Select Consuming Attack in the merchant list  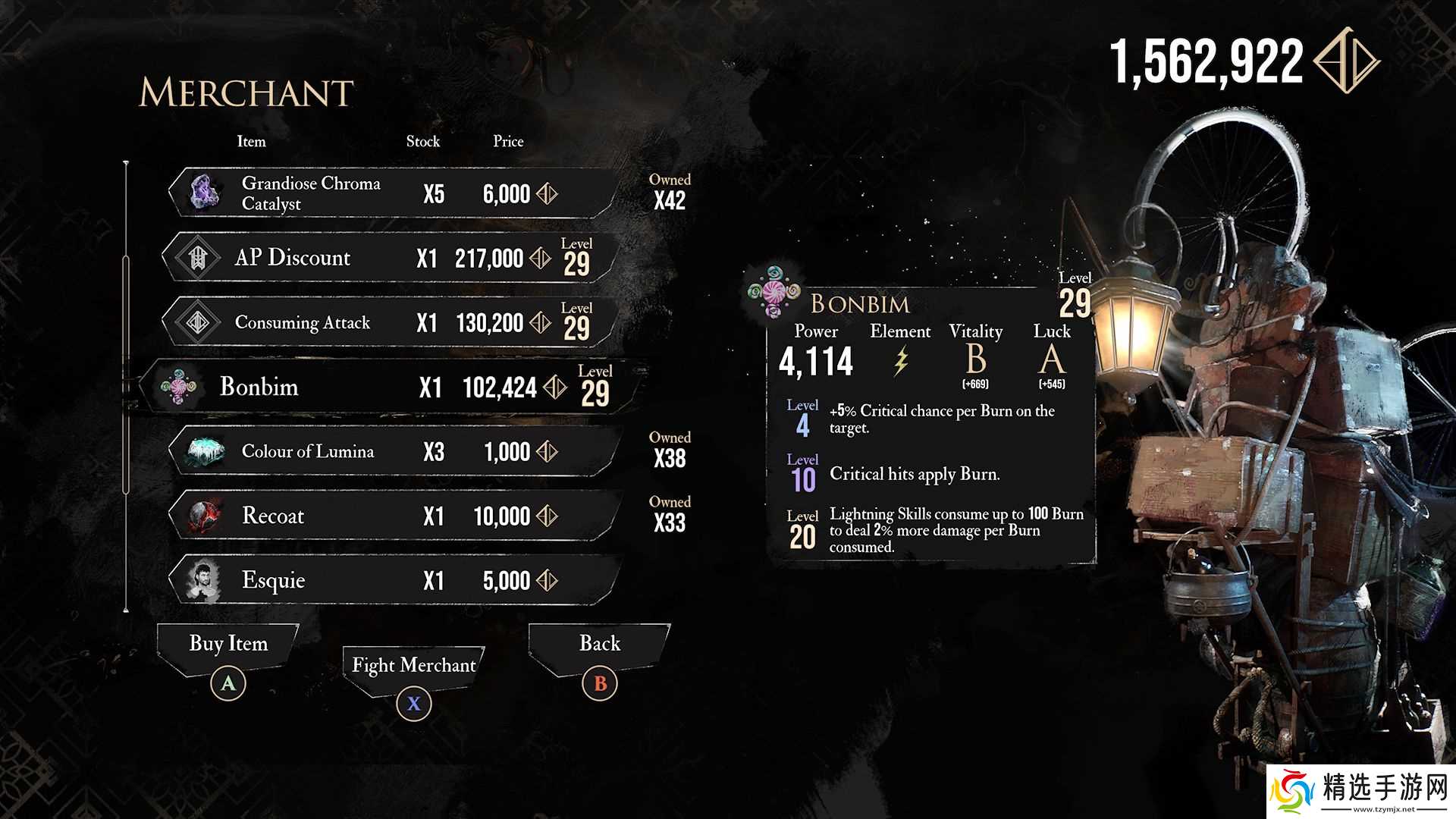pyautogui.click(x=387, y=322)
